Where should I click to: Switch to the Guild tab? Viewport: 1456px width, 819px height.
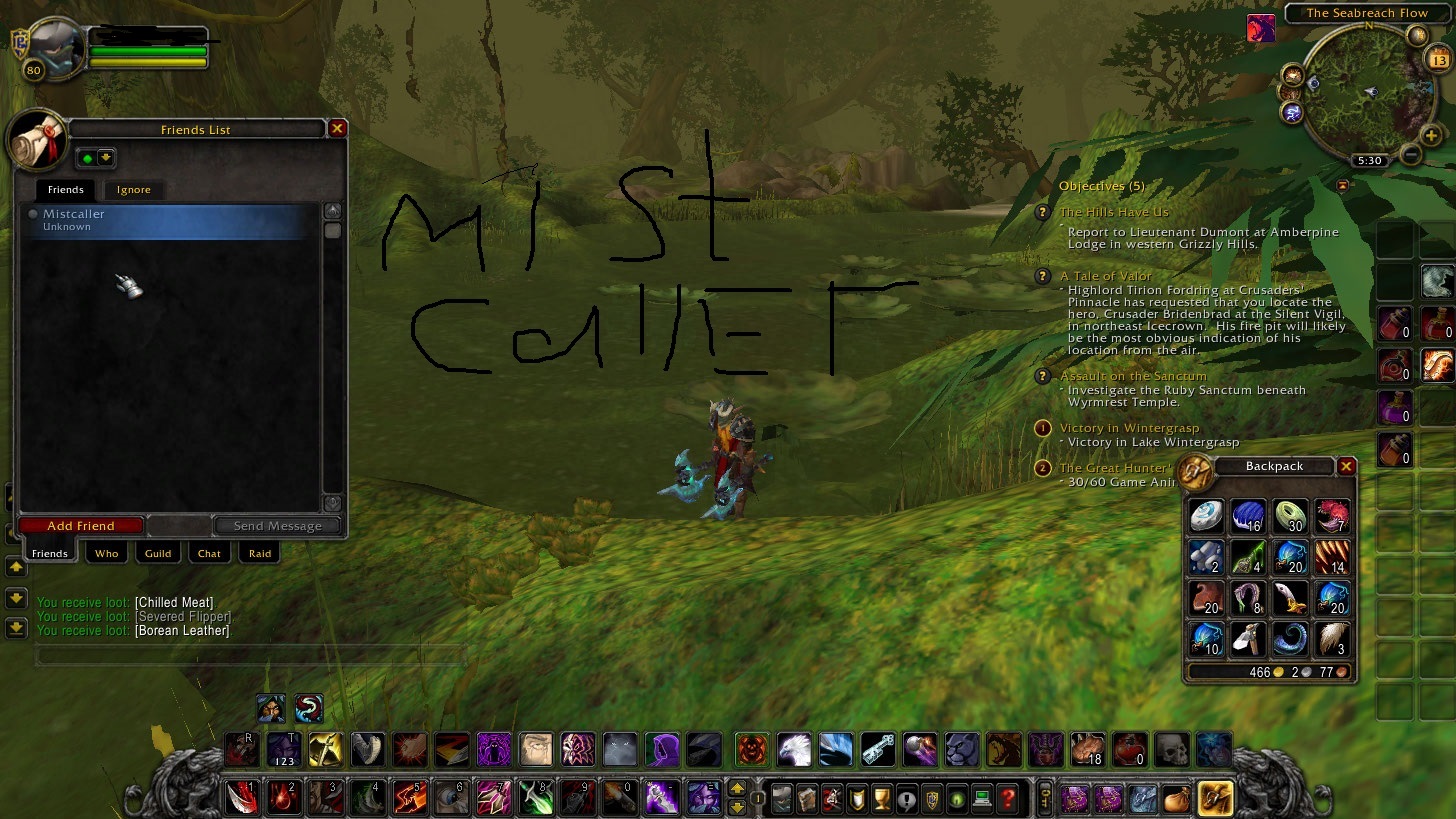click(158, 553)
